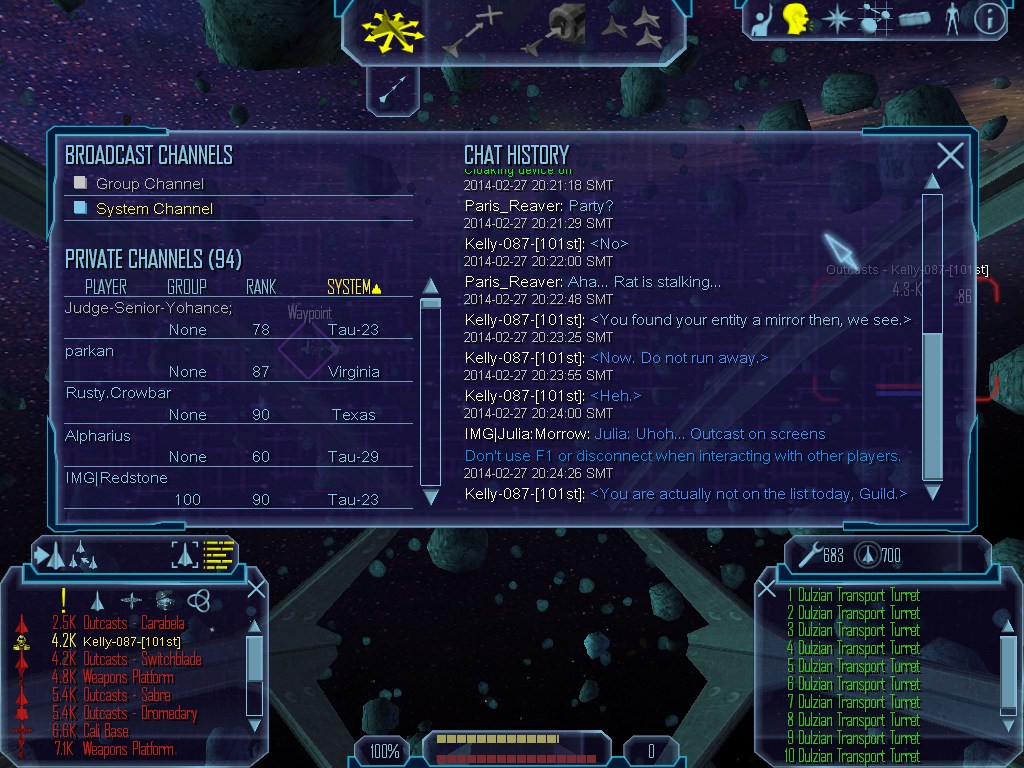The image size is (1024, 768).
Task: Join formation using the three-ships icon
Action: (x=634, y=30)
